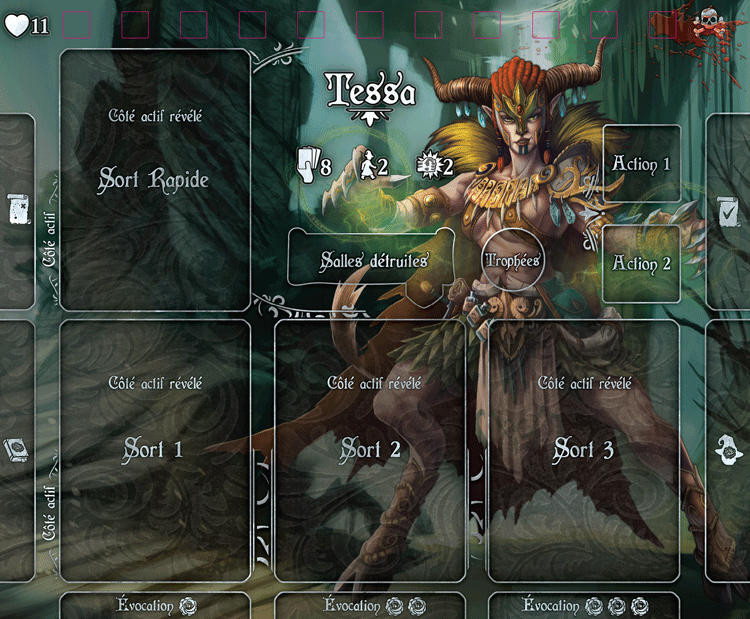Pick the Sort 3 spell slot
Screen dimensions: 750x619
[584, 450]
